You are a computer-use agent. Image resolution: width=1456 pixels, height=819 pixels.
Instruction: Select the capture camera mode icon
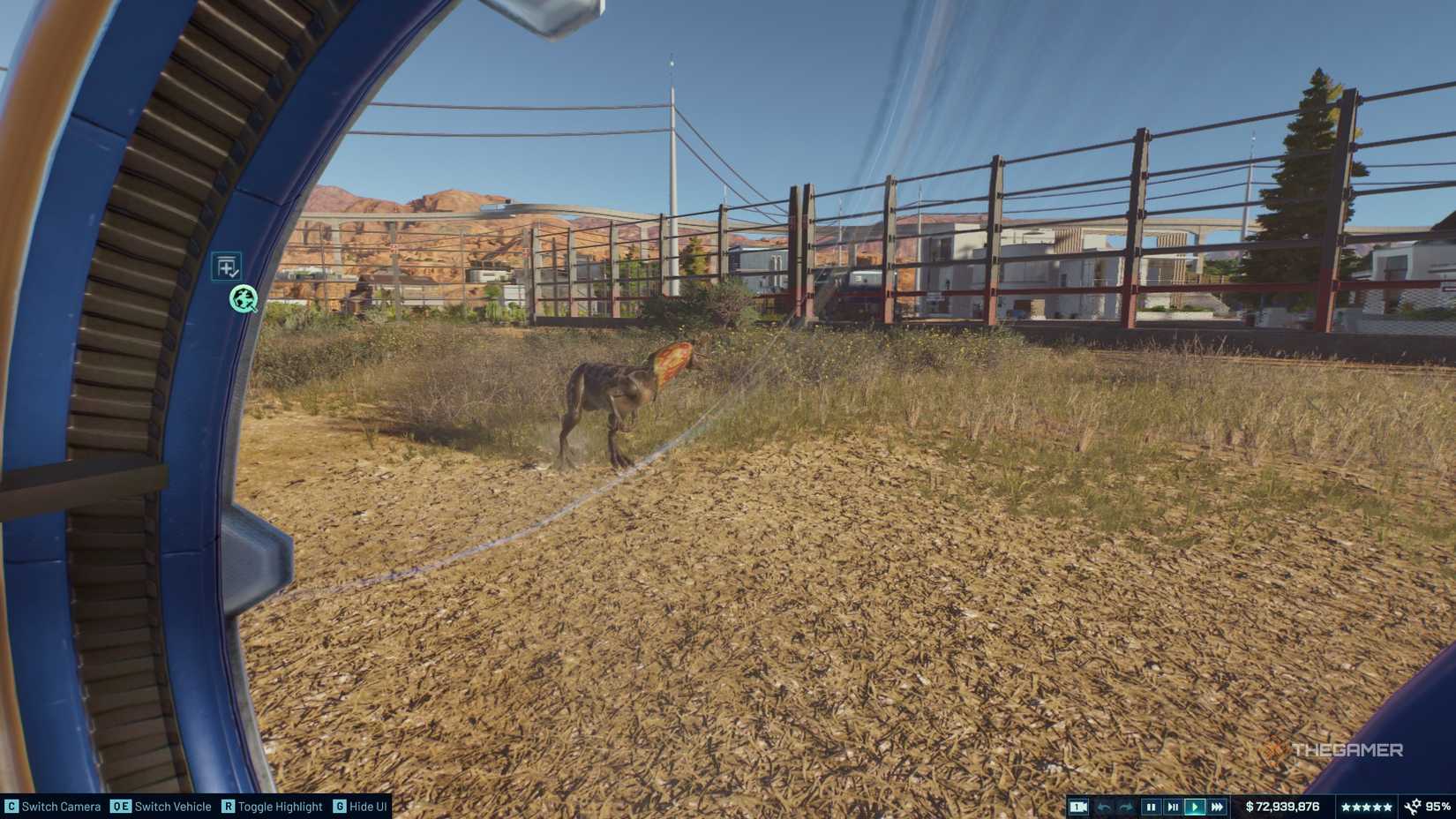[1077, 806]
